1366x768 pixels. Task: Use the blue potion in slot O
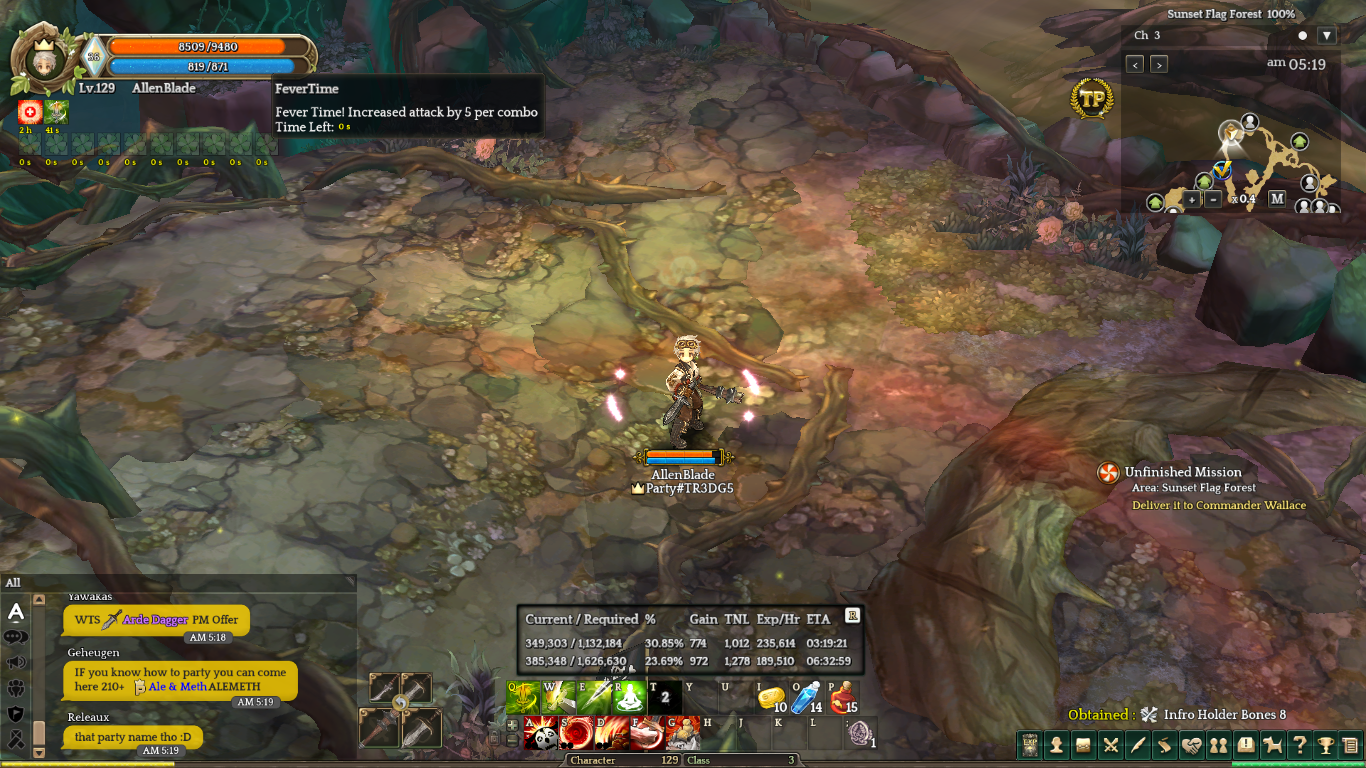tap(805, 698)
